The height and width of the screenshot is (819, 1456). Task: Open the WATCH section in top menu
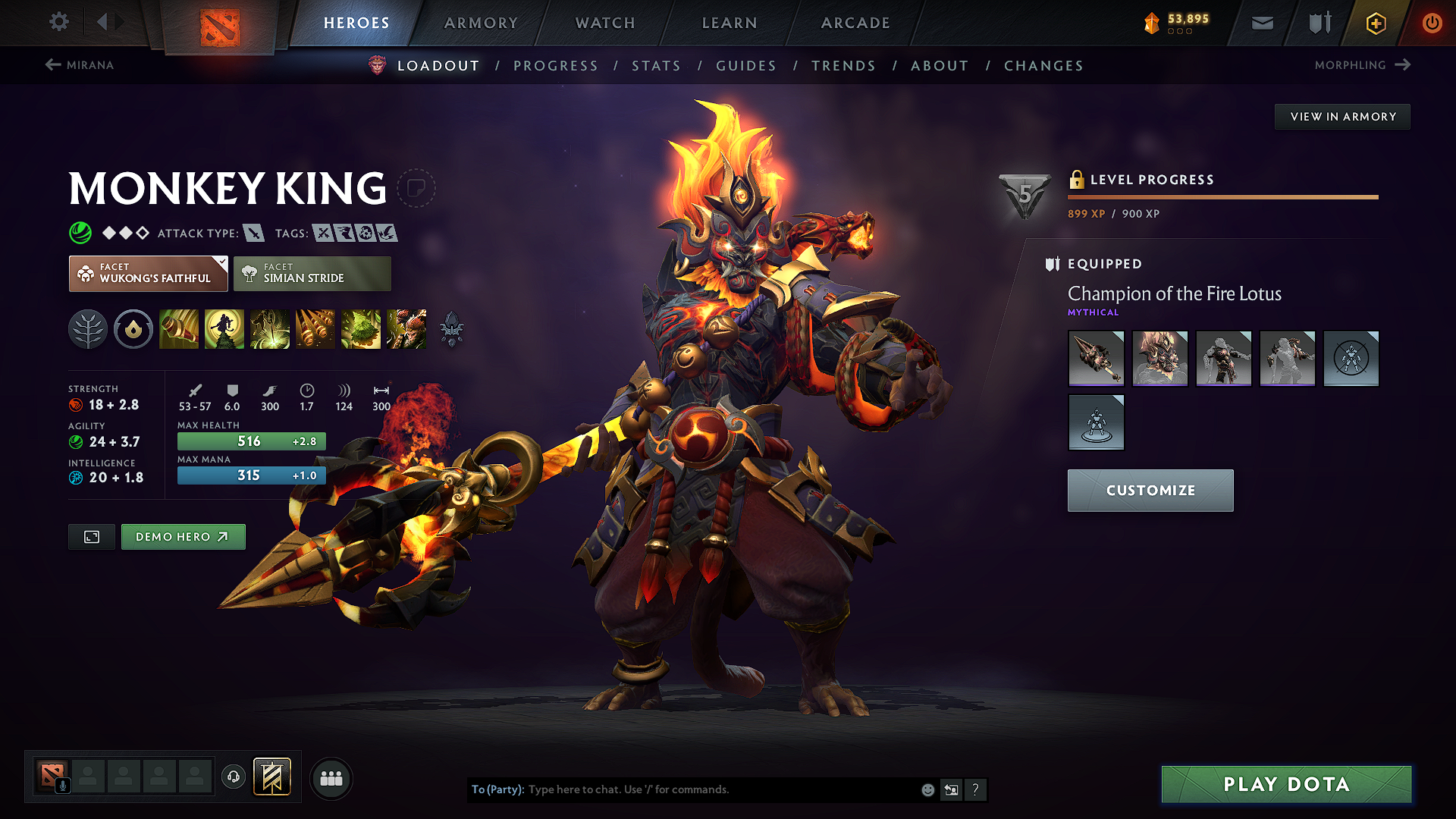(606, 23)
